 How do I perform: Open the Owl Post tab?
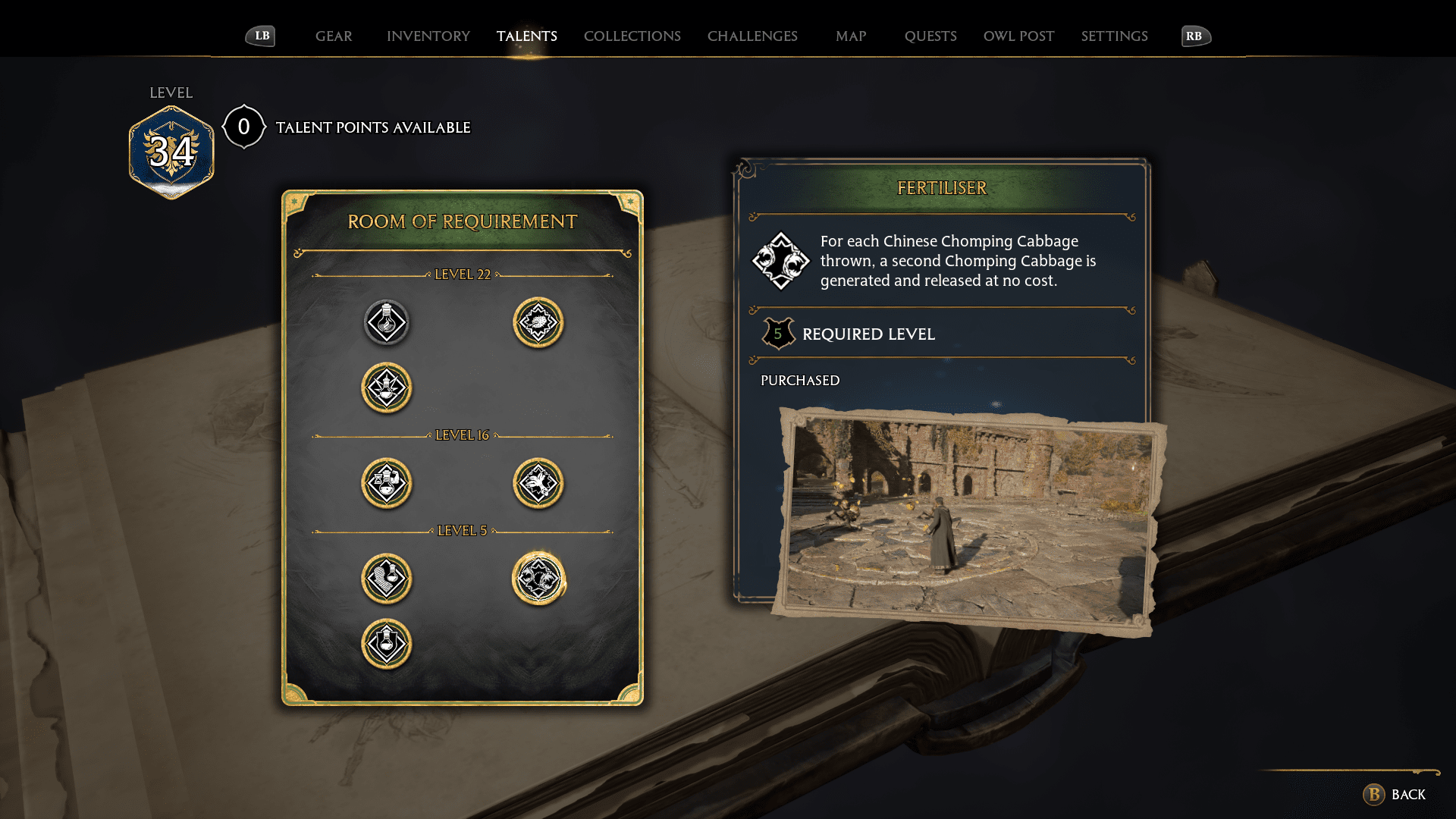tap(1018, 36)
